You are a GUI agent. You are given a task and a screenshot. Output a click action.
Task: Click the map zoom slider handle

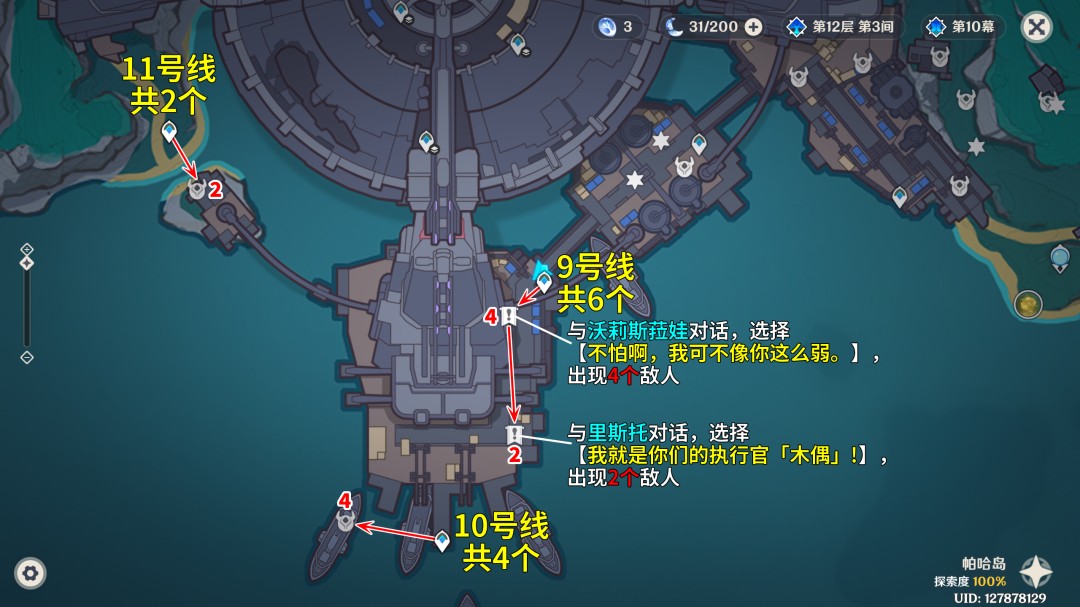tap(27, 263)
